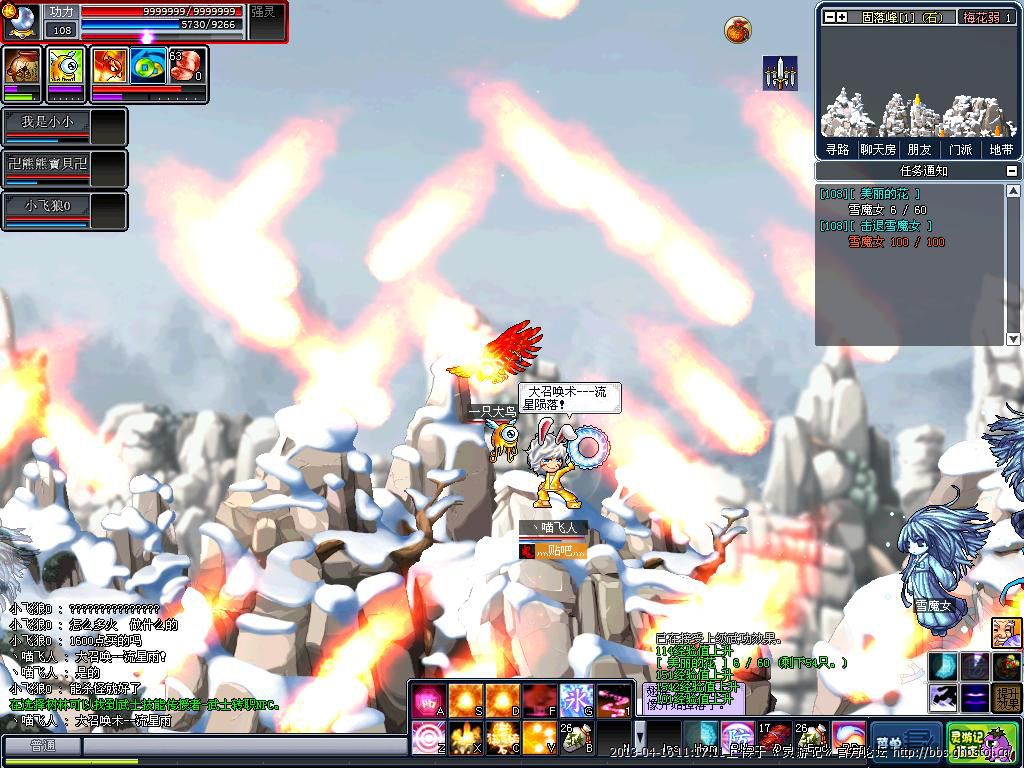Viewport: 1024px width, 768px height.
Task: Collapse the 任务通知 quest notice panel
Action: (1012, 171)
